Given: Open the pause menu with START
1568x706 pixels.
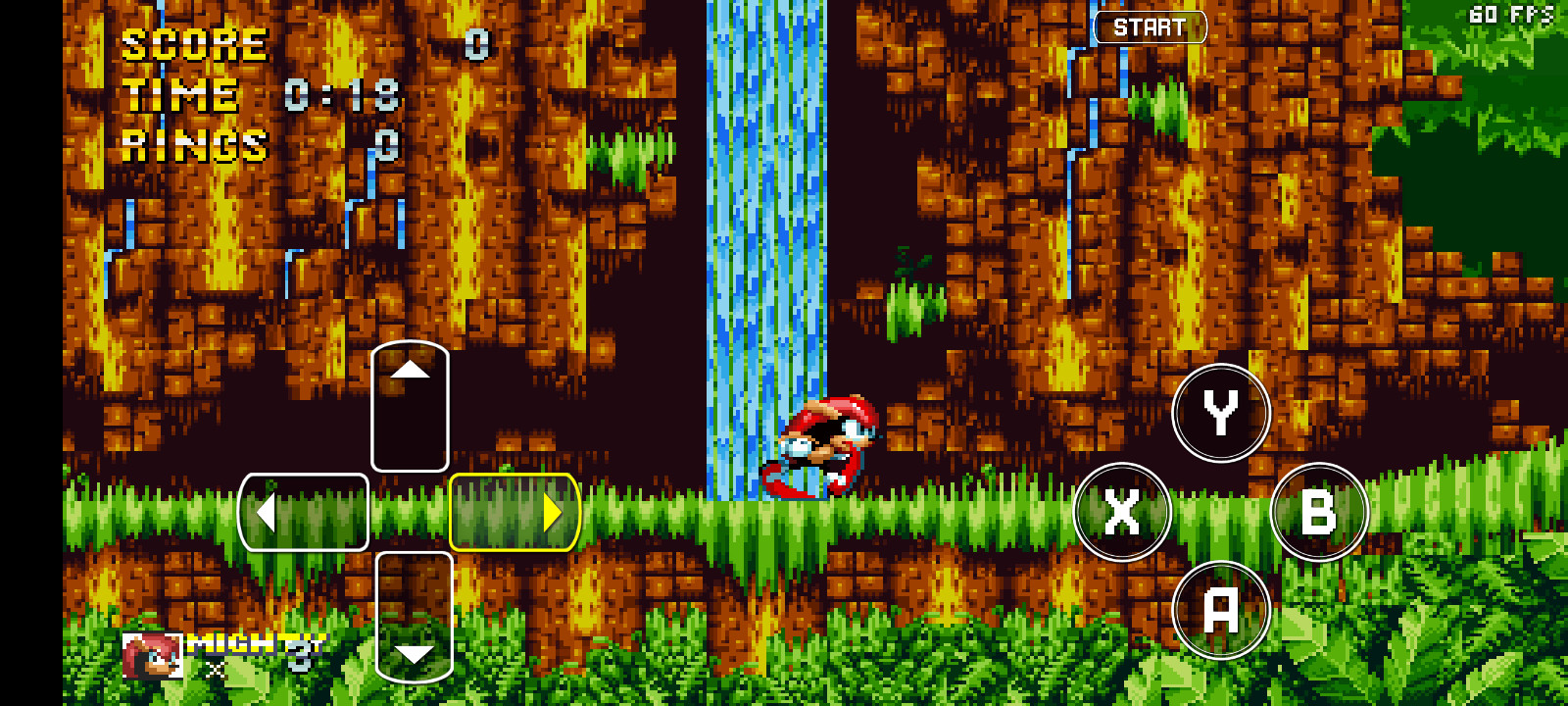Looking at the screenshot, I should (x=1149, y=26).
